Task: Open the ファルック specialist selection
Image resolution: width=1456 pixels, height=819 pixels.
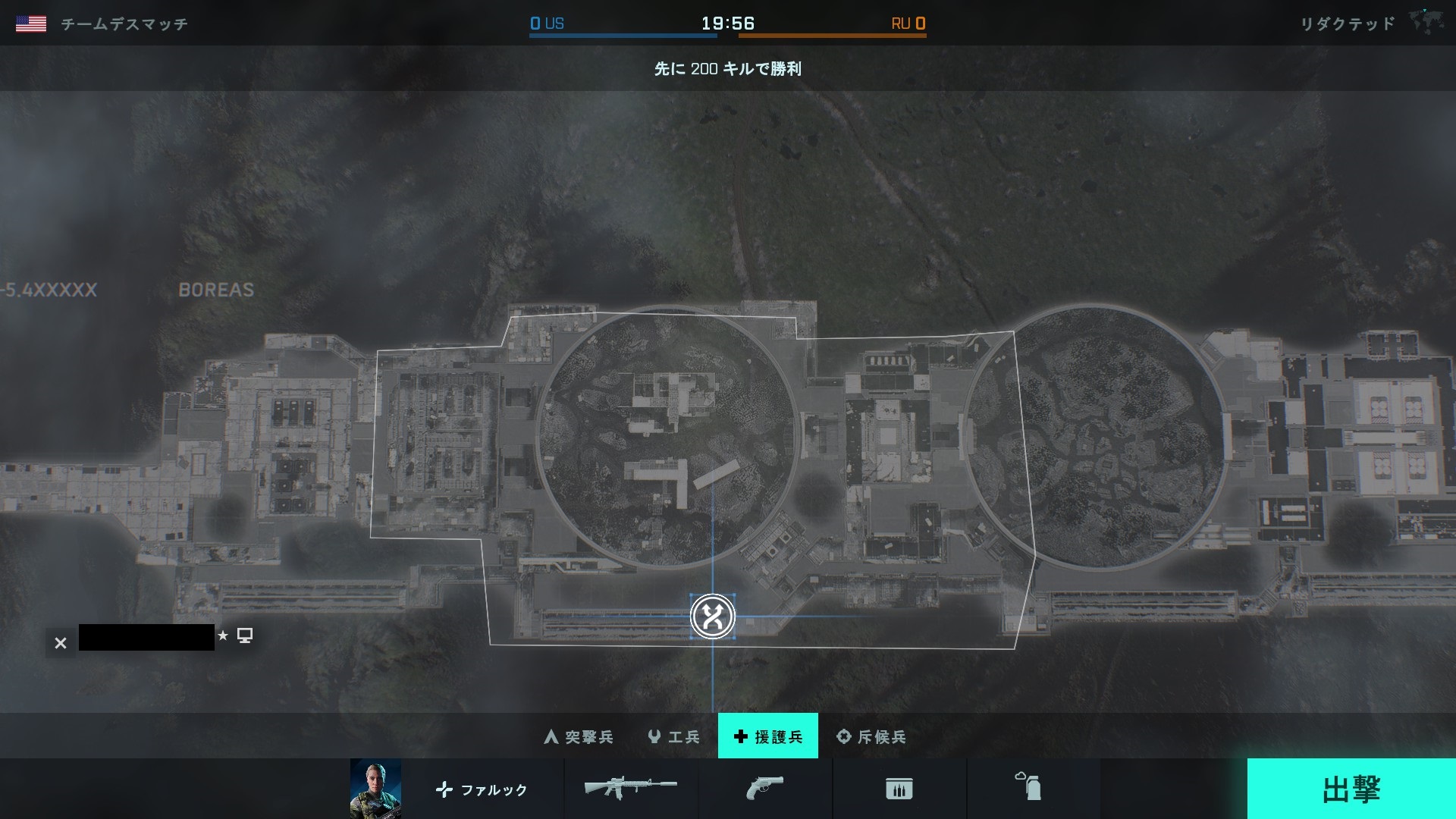Action: point(482,789)
